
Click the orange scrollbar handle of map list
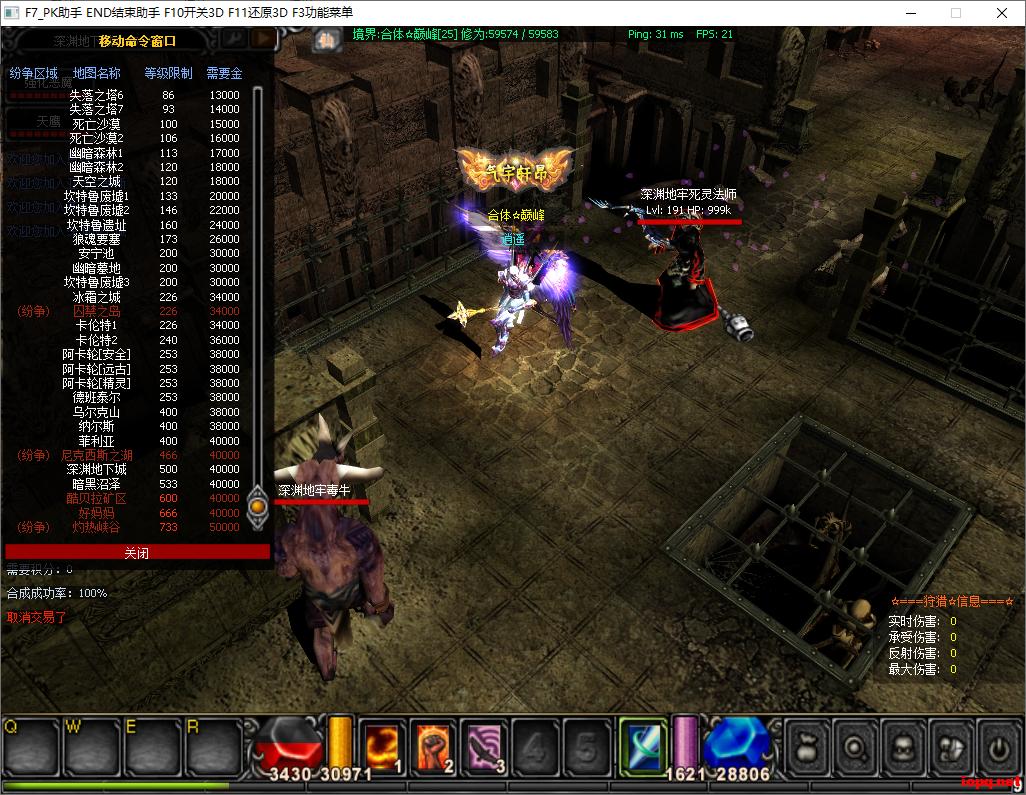(258, 505)
